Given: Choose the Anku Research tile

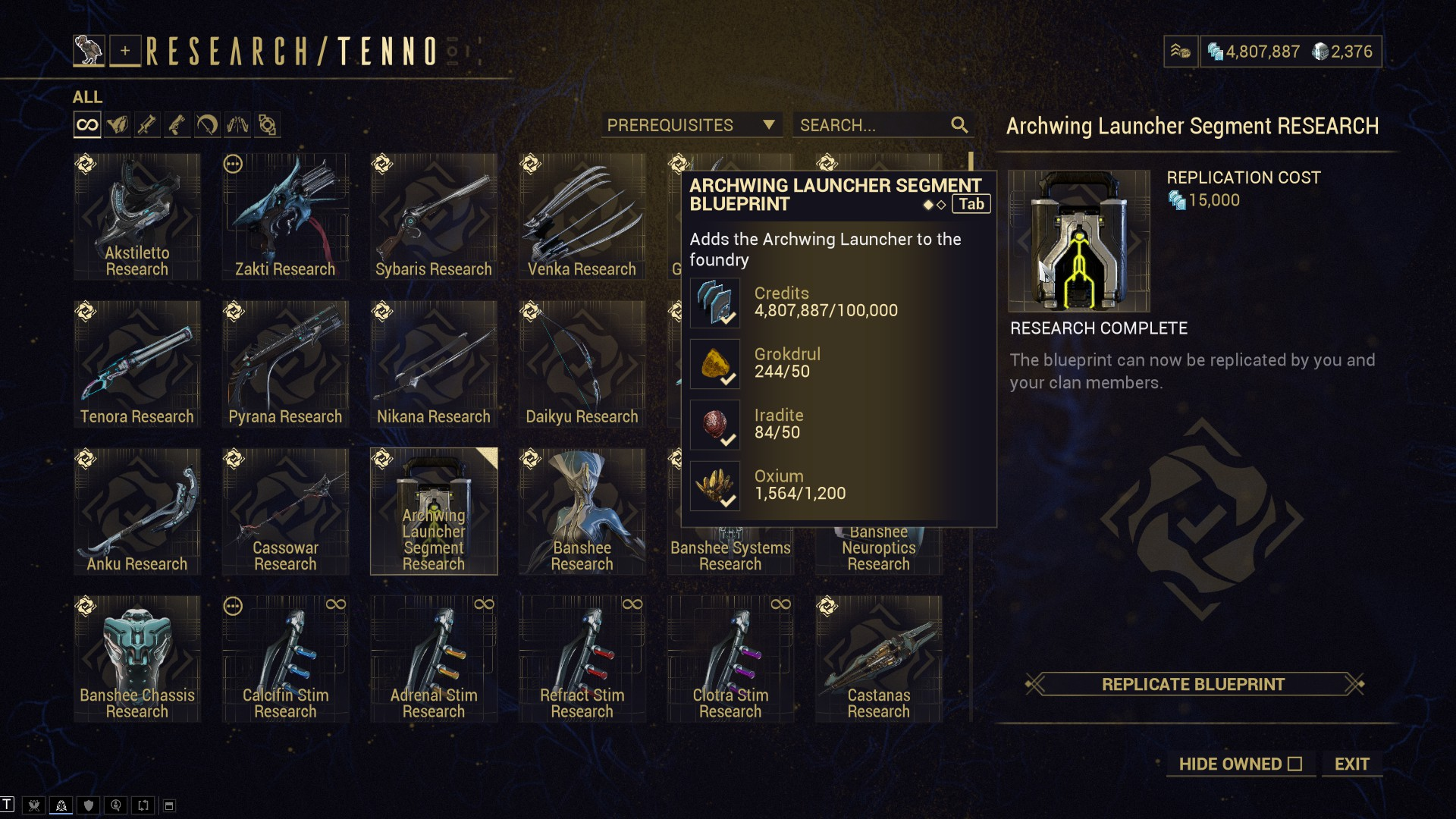Looking at the screenshot, I should (x=137, y=511).
